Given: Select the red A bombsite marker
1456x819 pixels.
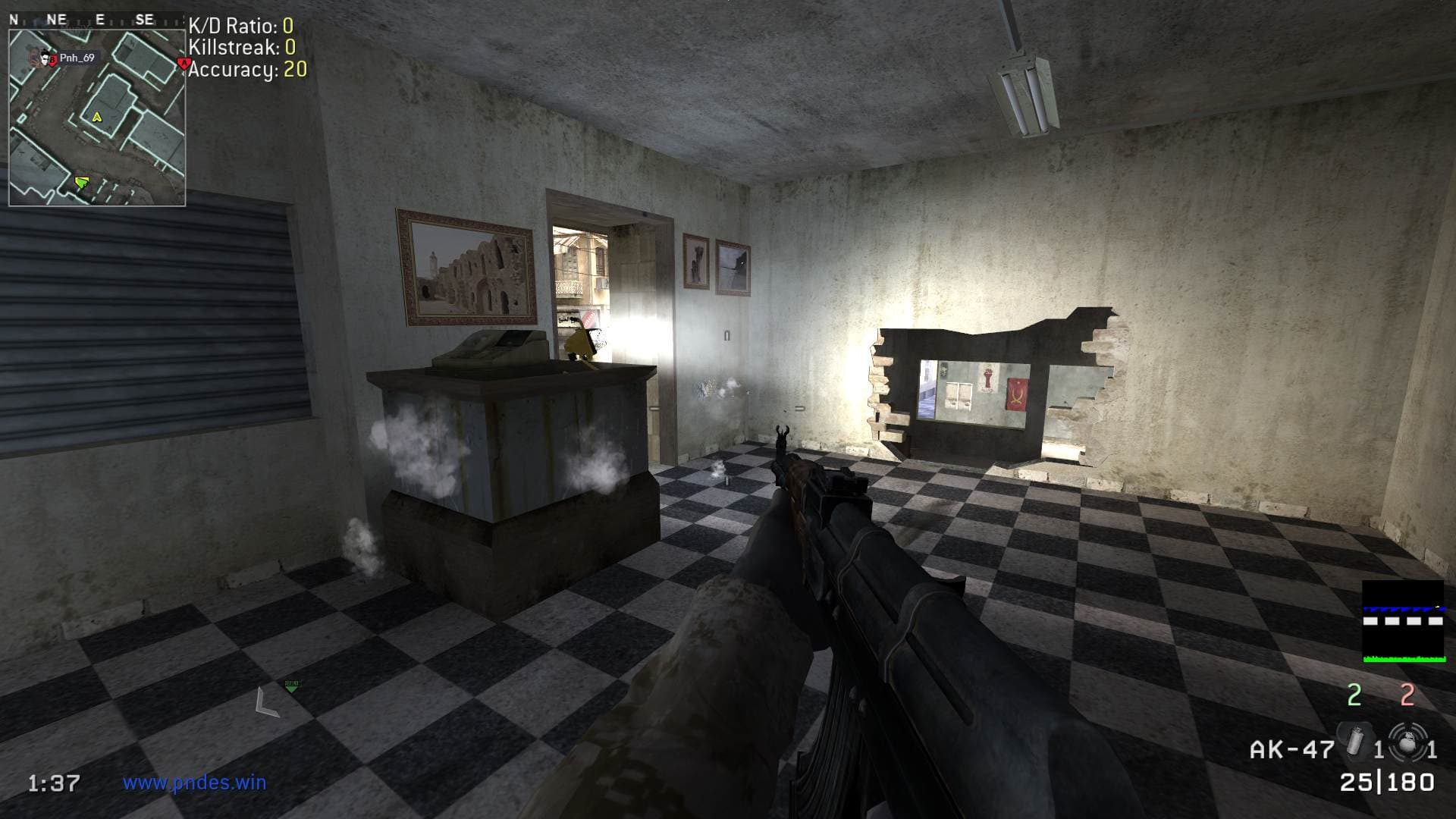Looking at the screenshot, I should tap(182, 62).
